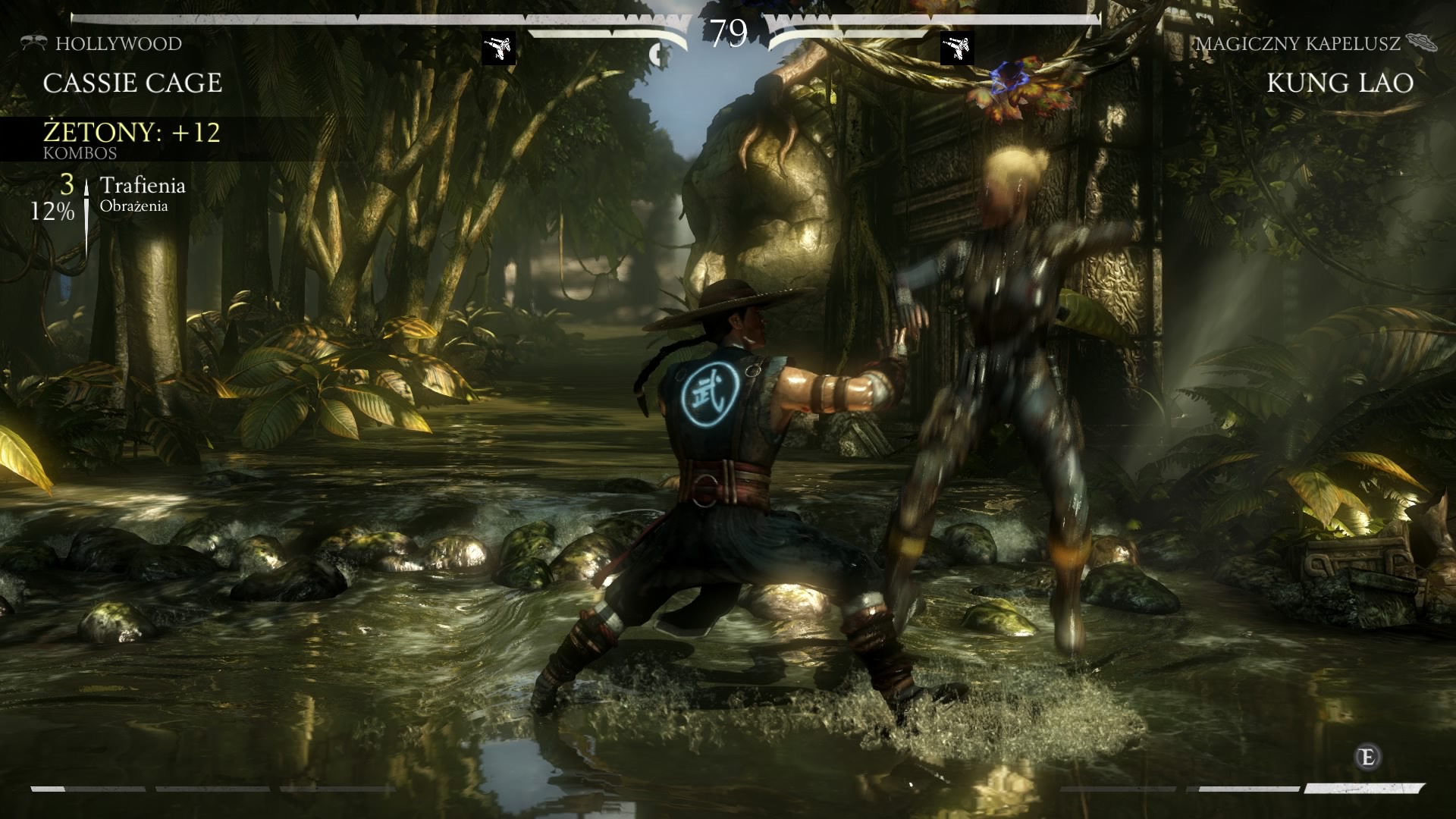Click the sunglasses icon beside Hollywood
The height and width of the screenshot is (819, 1456).
tap(33, 42)
